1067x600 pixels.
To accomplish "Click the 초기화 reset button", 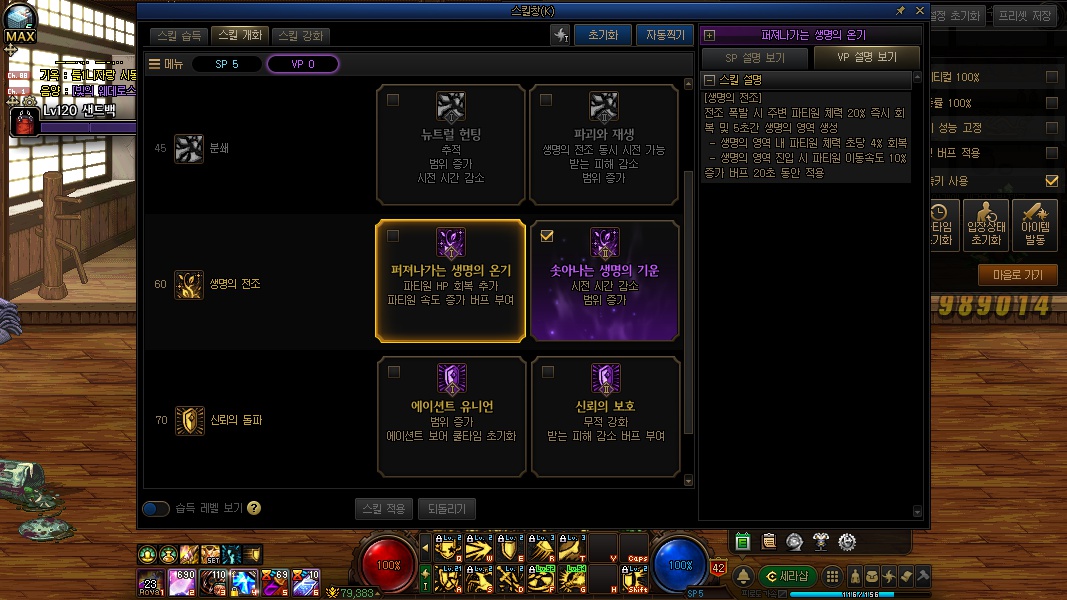I will click(603, 35).
